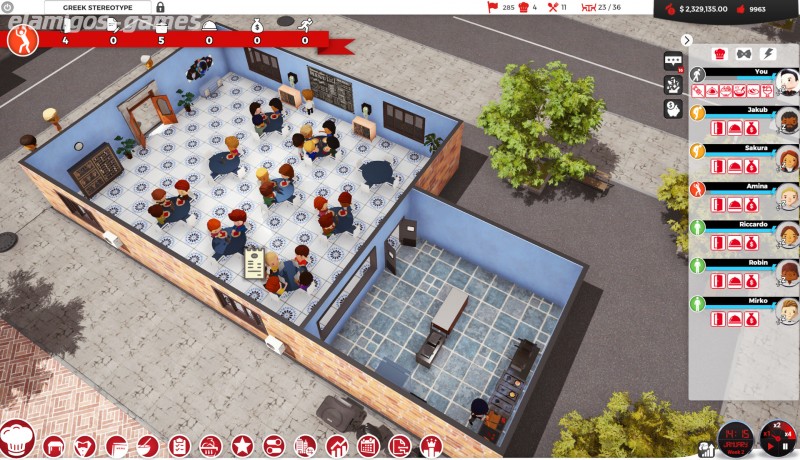Click Sakura's money bag task icon
The image size is (800, 460).
750,167
